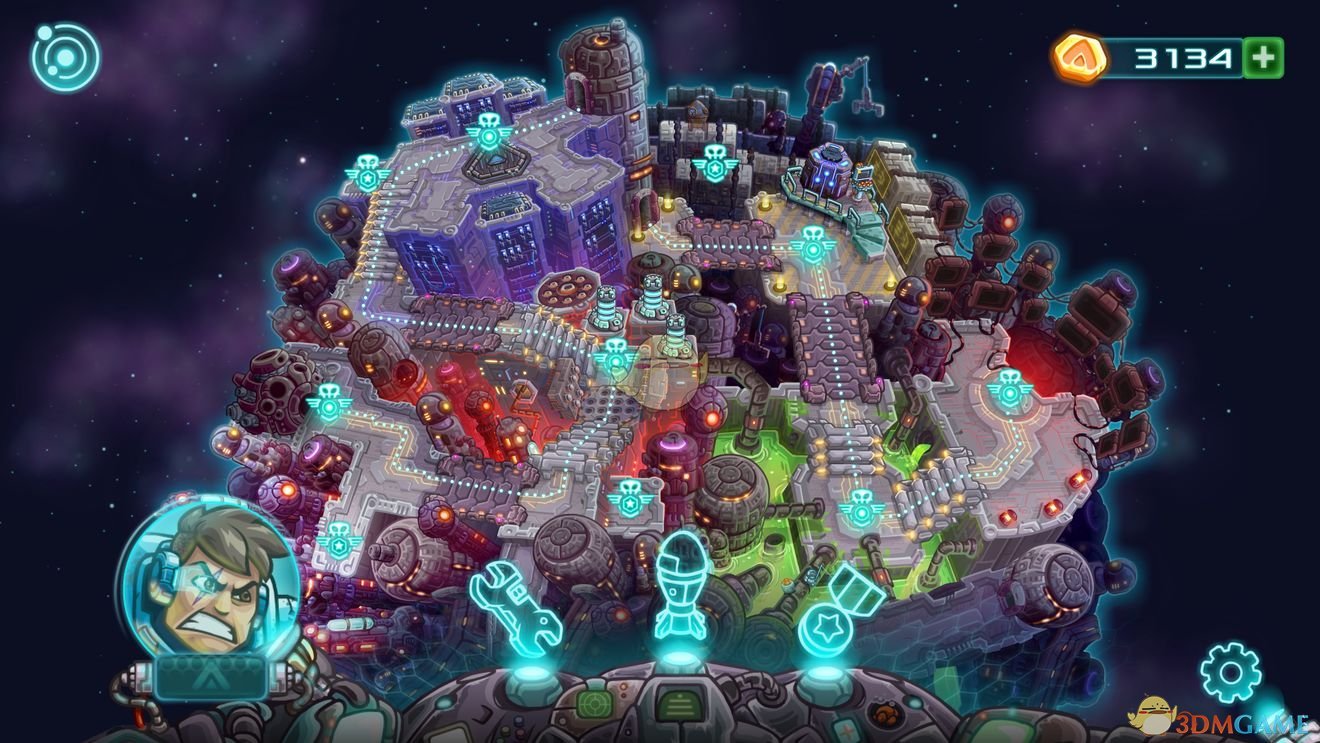Add more credits with the green plus
Screen dimensions: 1320x743
(1263, 59)
